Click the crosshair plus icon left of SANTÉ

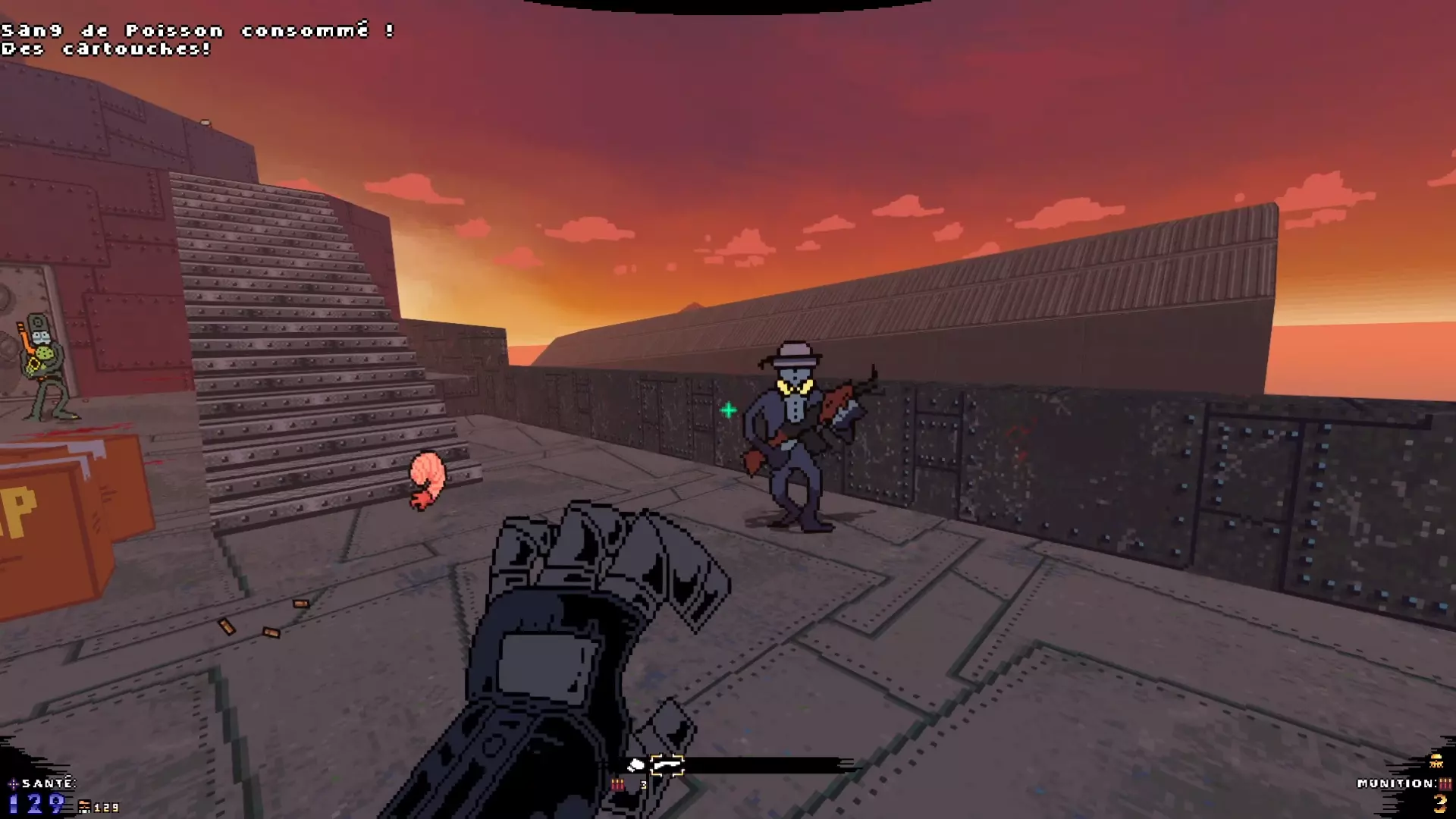(13, 783)
